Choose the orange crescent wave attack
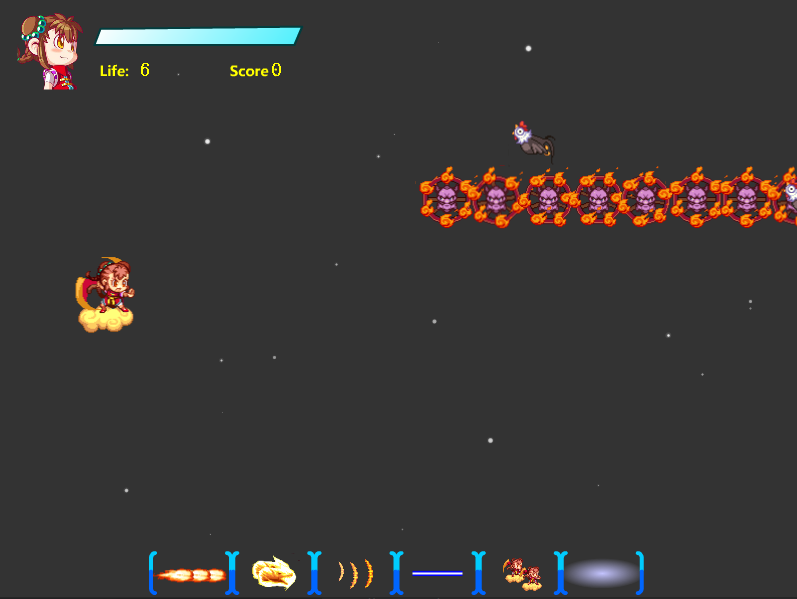797x599 pixels. (x=355, y=573)
